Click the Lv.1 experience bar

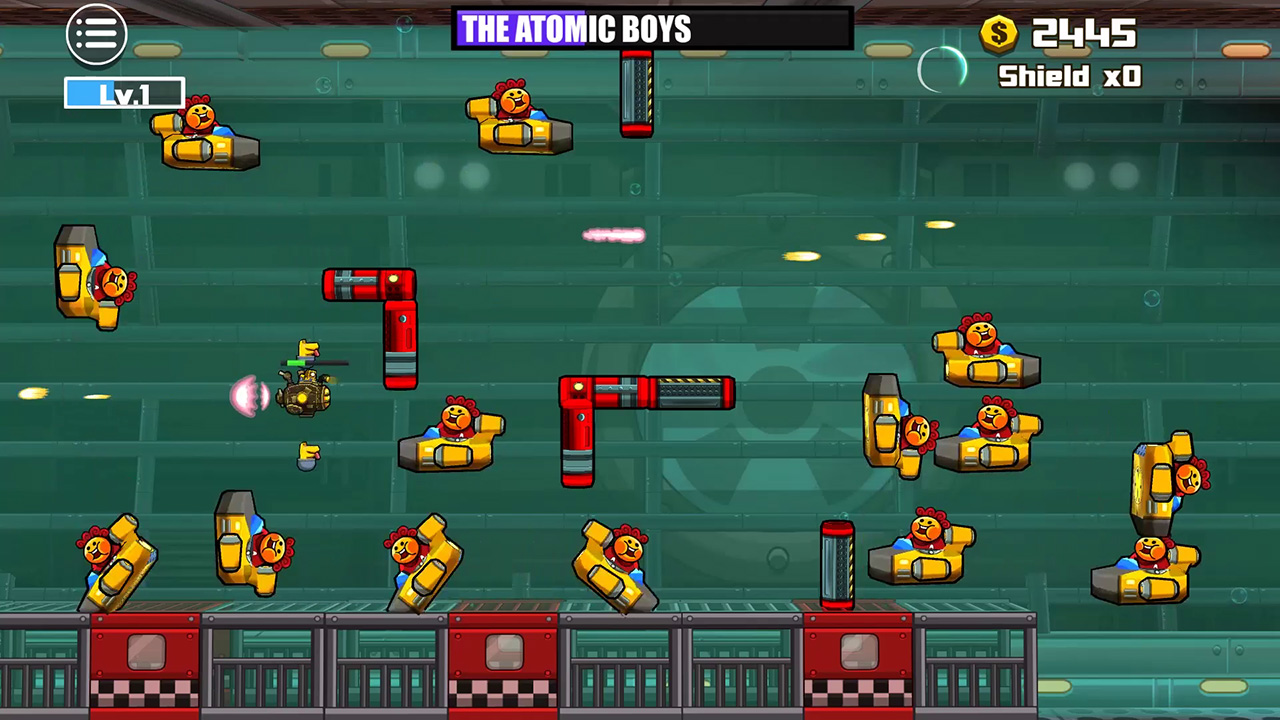[123, 94]
